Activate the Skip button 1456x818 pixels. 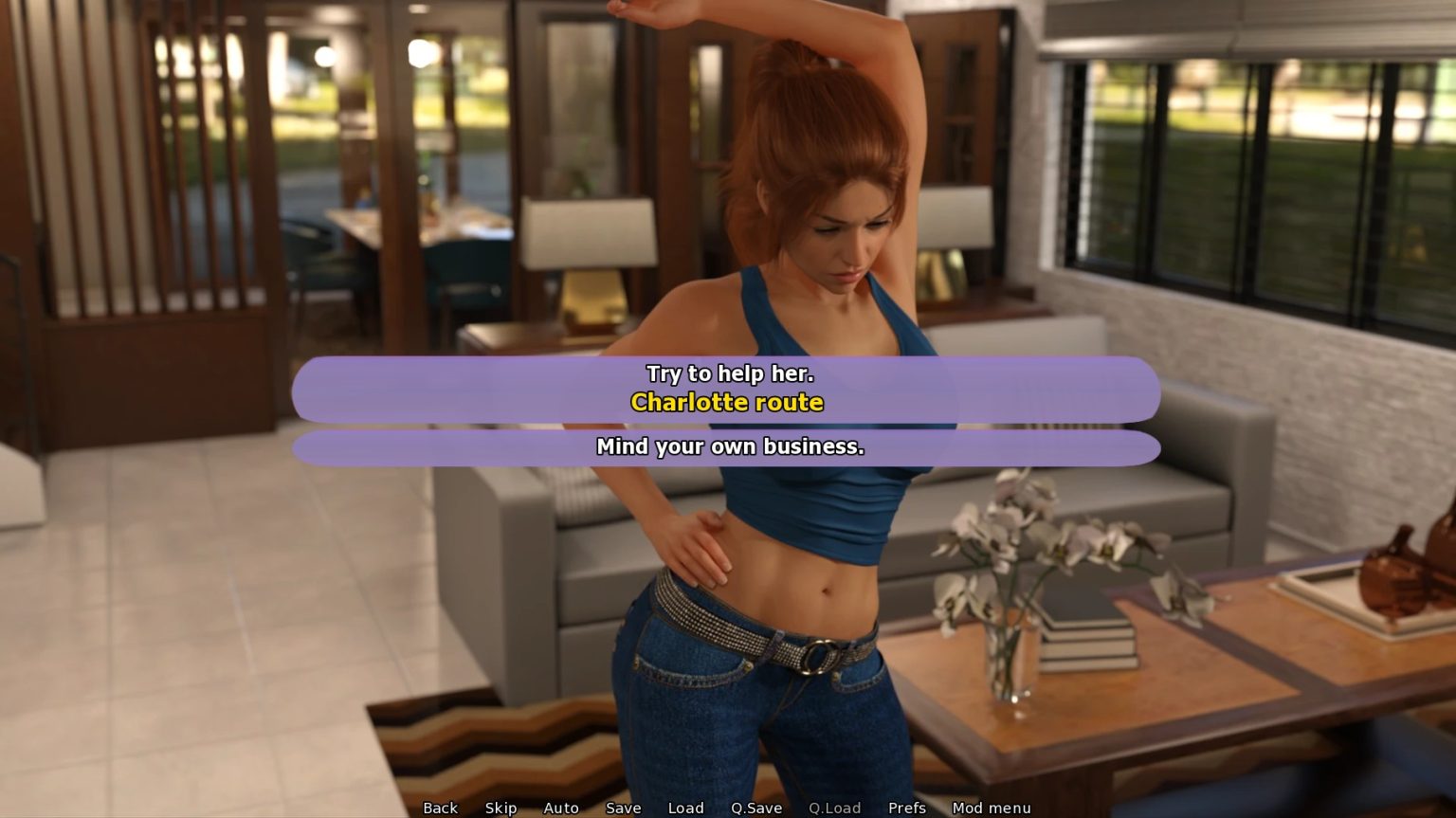tap(500, 808)
